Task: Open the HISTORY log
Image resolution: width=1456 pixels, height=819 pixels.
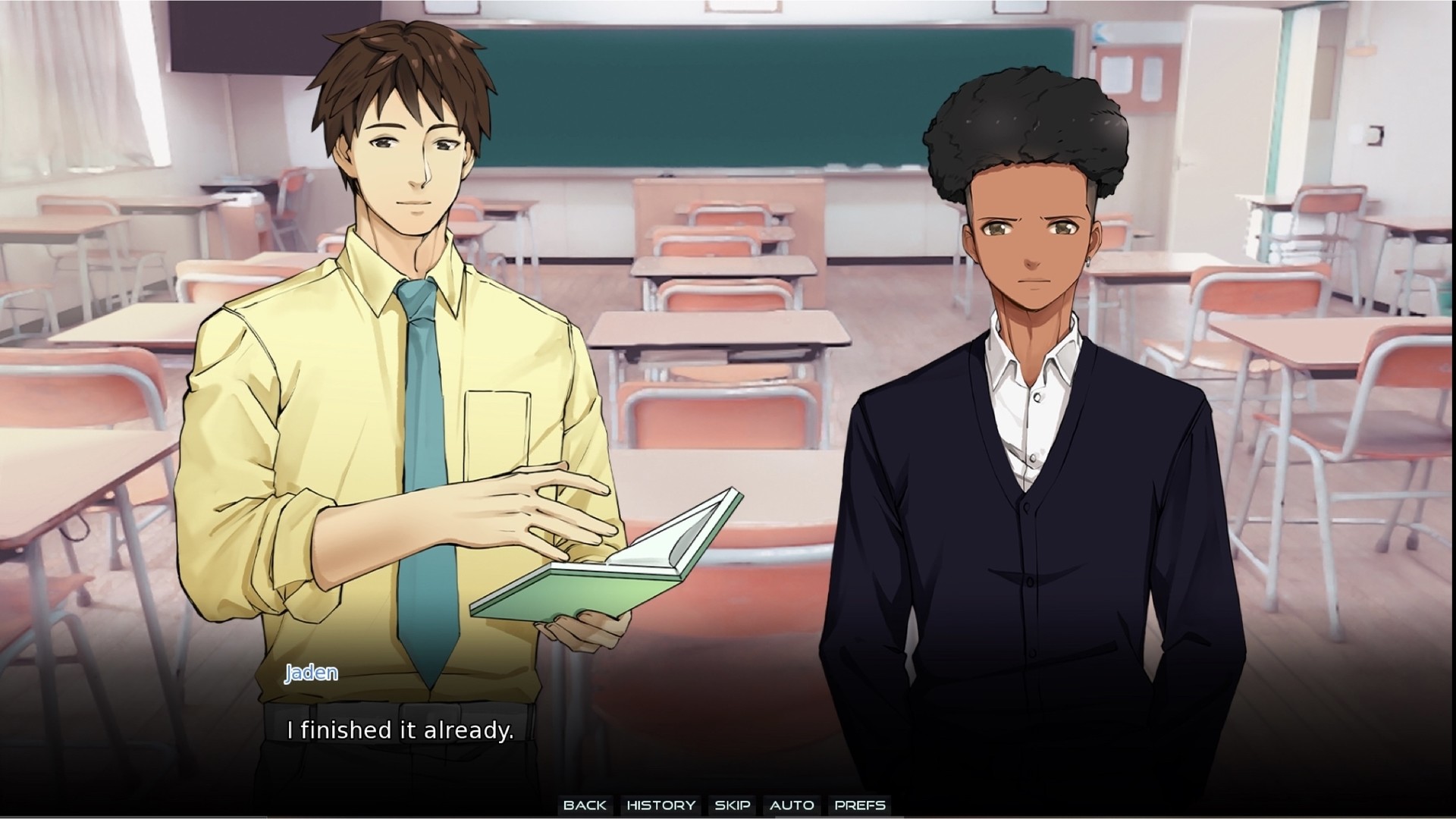Action: [659, 805]
